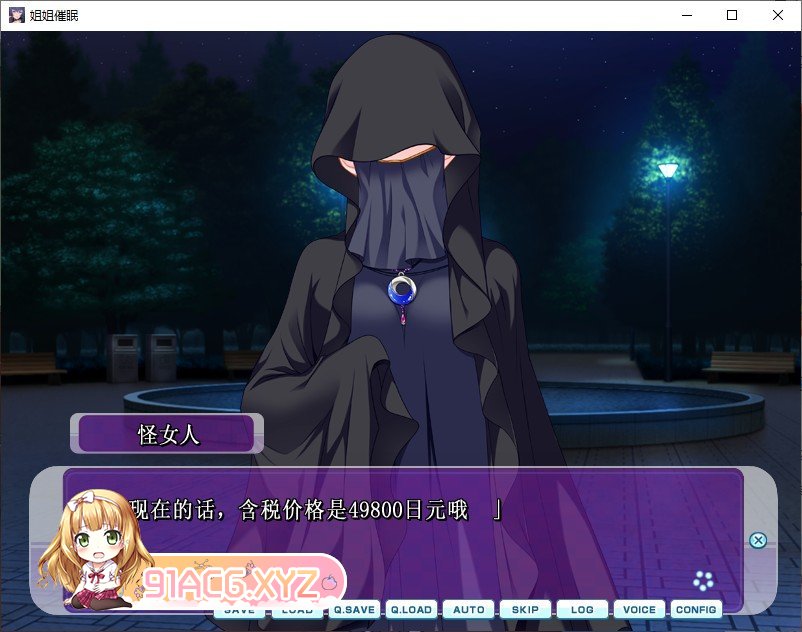Quick load with the Q.LOAD button

(x=411, y=609)
